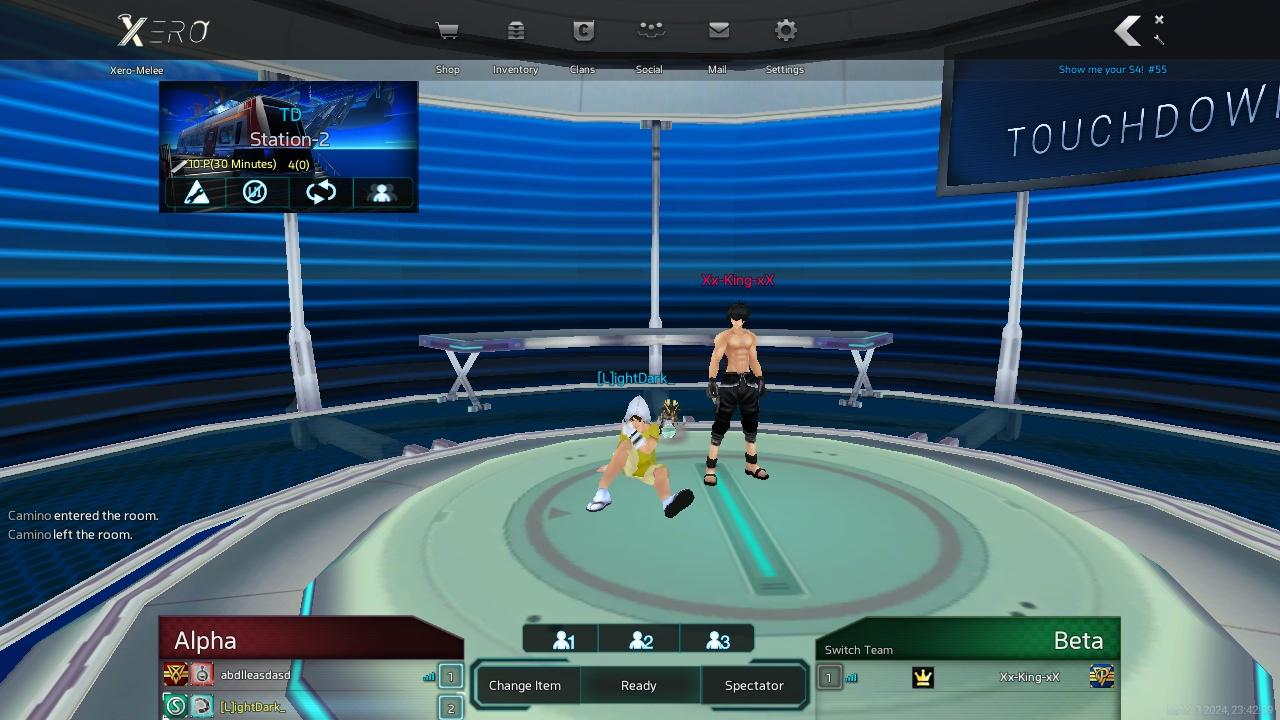
Task: Open the Settings gear menu
Action: [786, 32]
